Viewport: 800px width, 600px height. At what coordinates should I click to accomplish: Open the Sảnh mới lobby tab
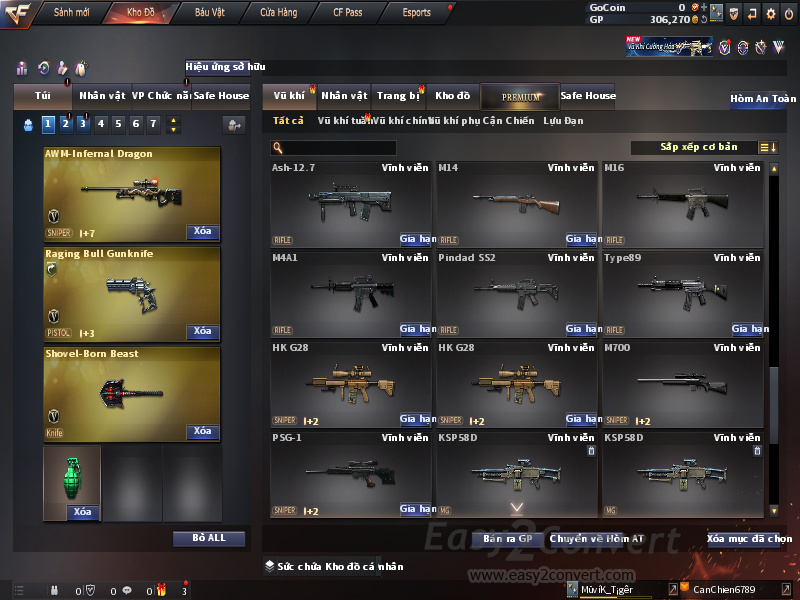[x=71, y=13]
